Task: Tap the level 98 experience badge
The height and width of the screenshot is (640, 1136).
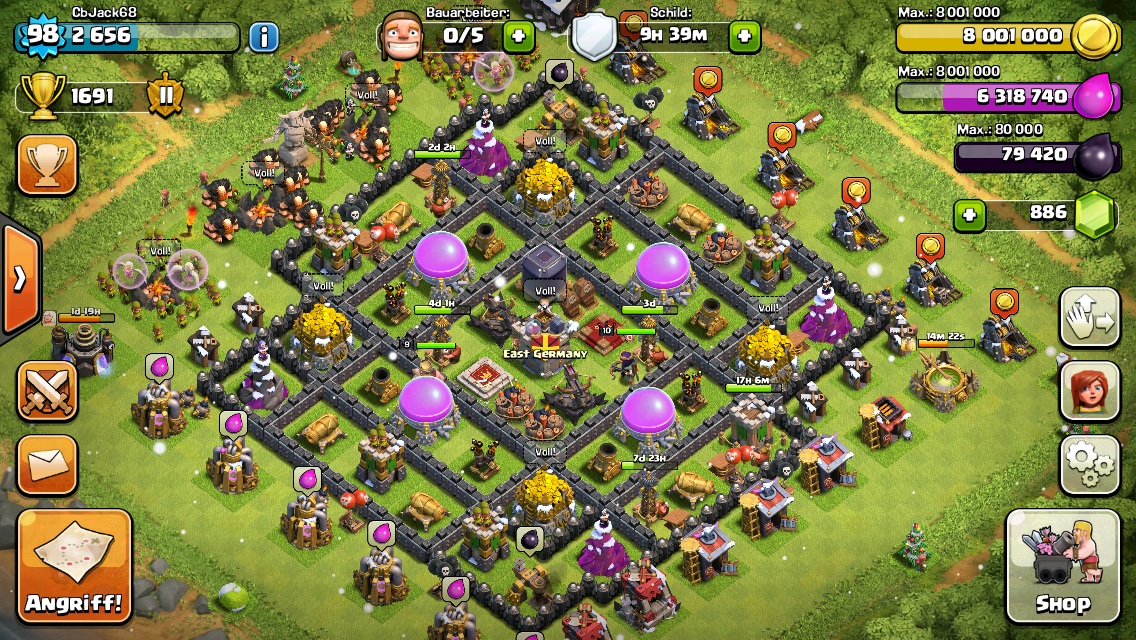Action: click(42, 36)
